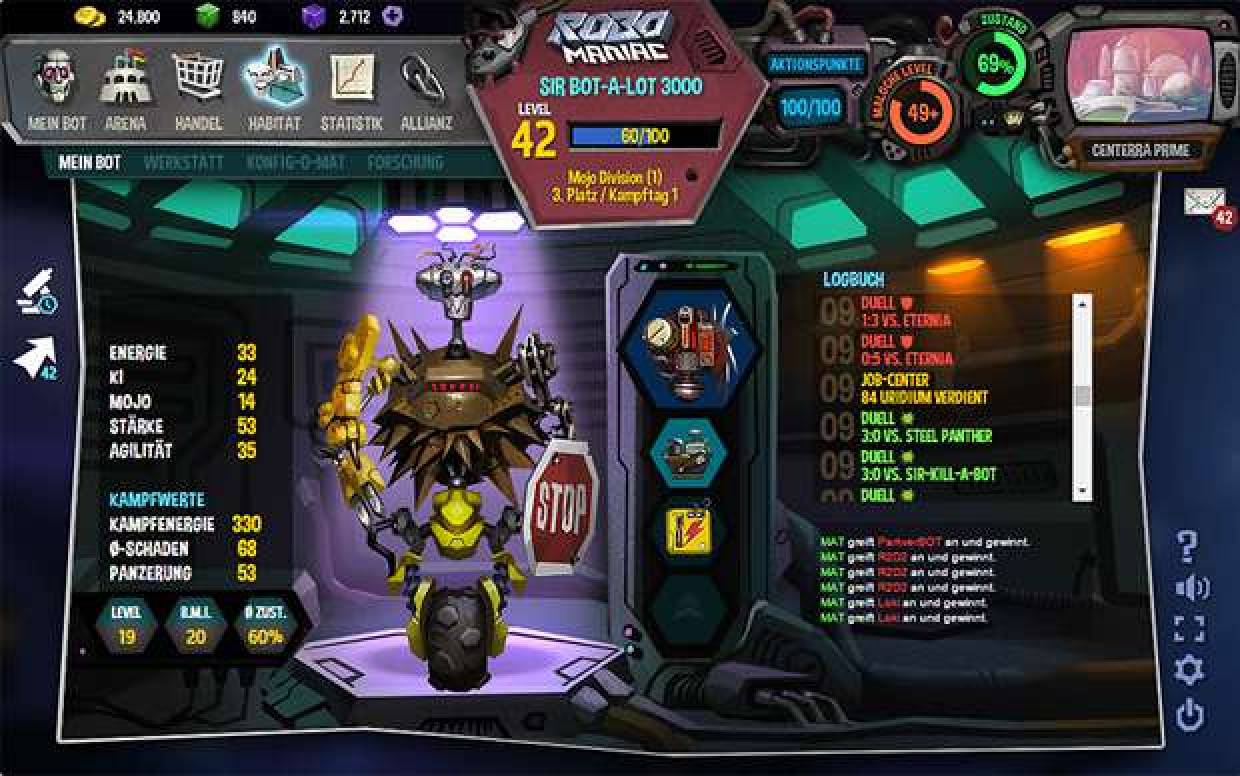Select the Habitat menu
1240x776 pixels.
point(273,88)
